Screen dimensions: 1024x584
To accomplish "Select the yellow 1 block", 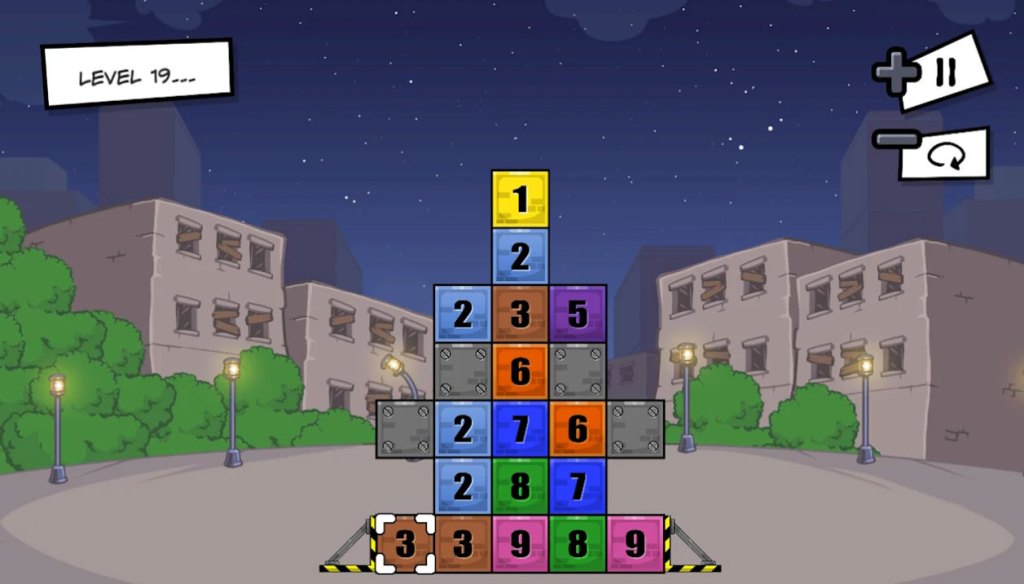I will click(520, 198).
